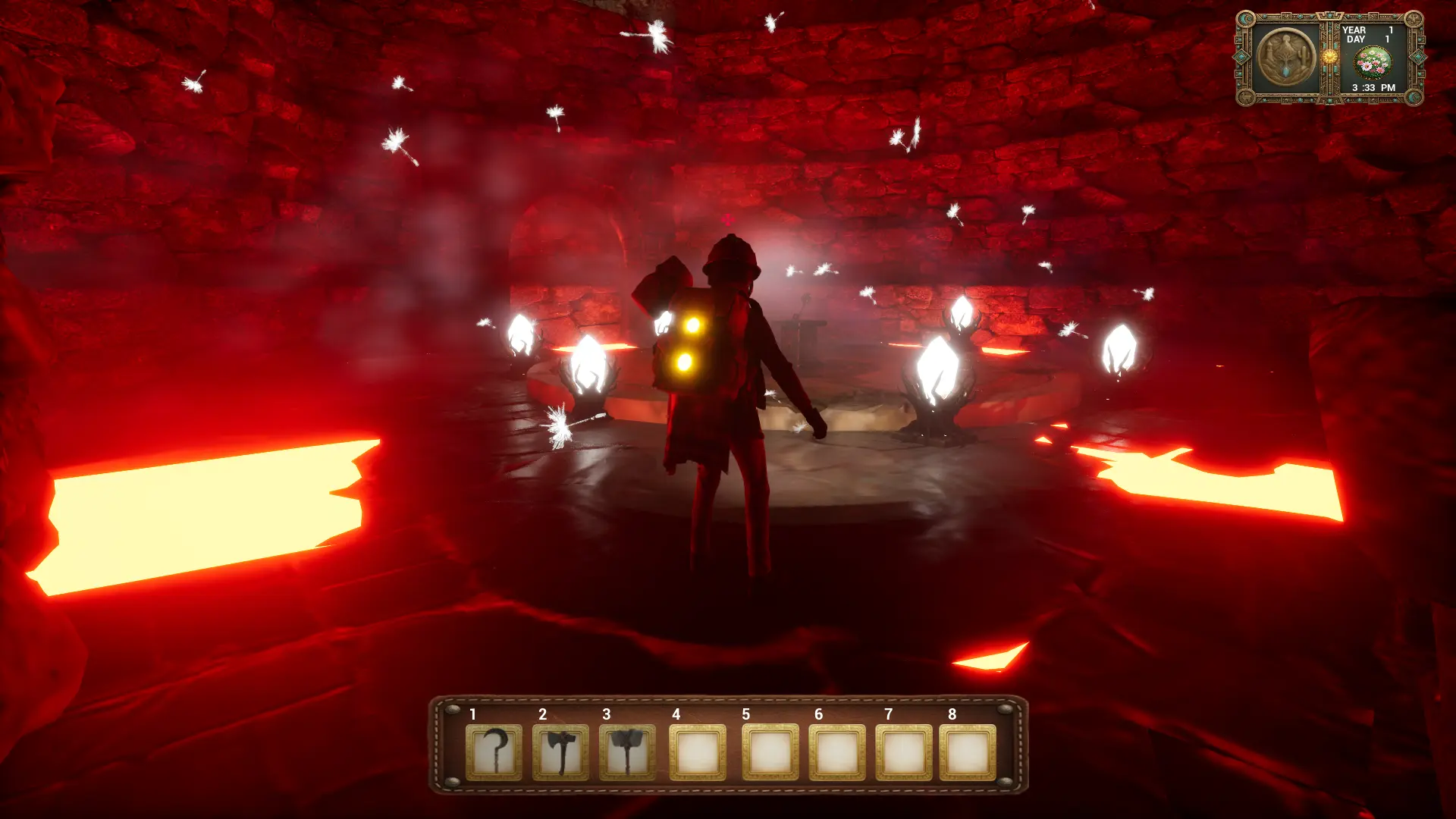Click the spring flowers season icon
The height and width of the screenshot is (819, 1456).
1373,62
